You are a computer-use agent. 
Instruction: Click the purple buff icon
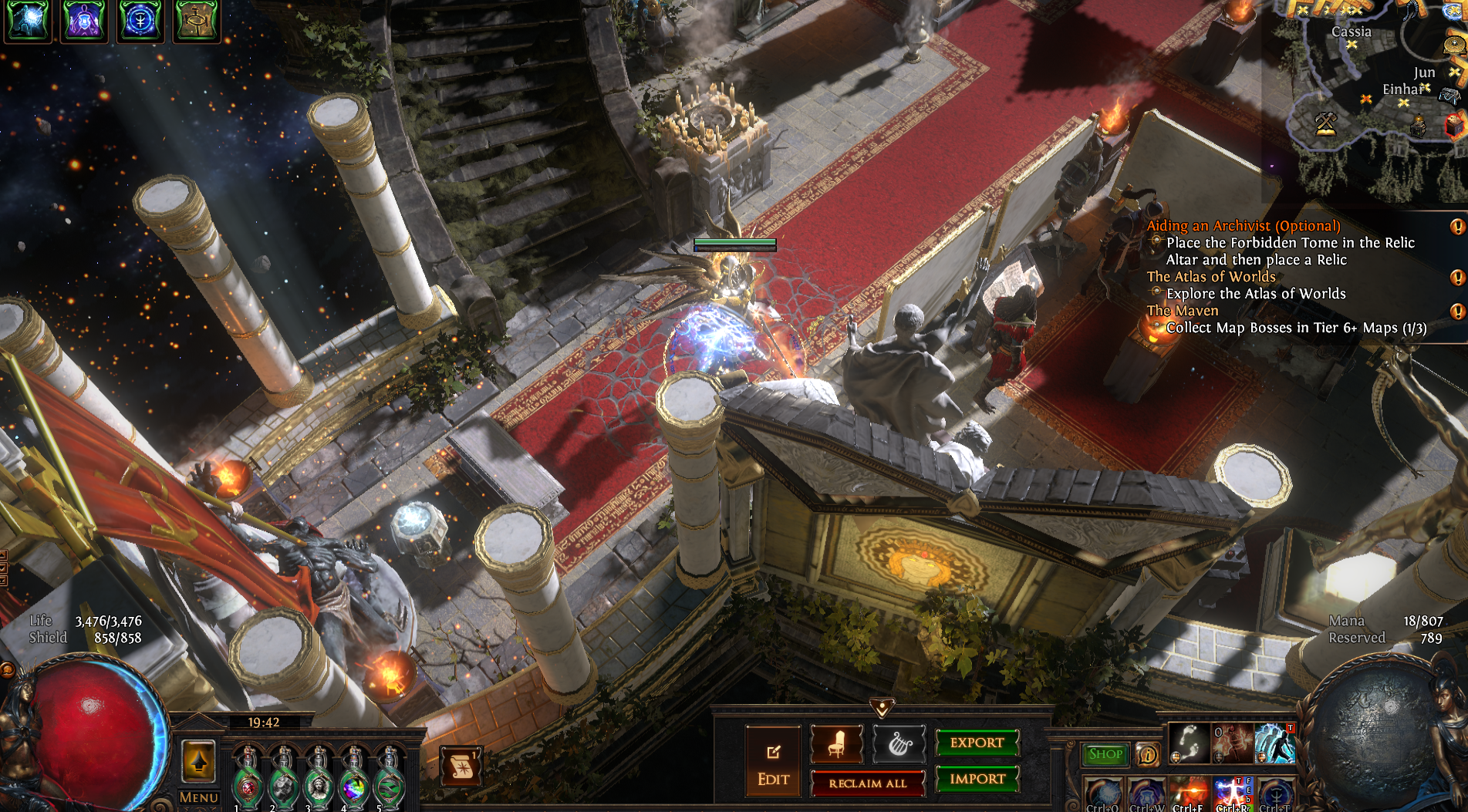[x=84, y=21]
